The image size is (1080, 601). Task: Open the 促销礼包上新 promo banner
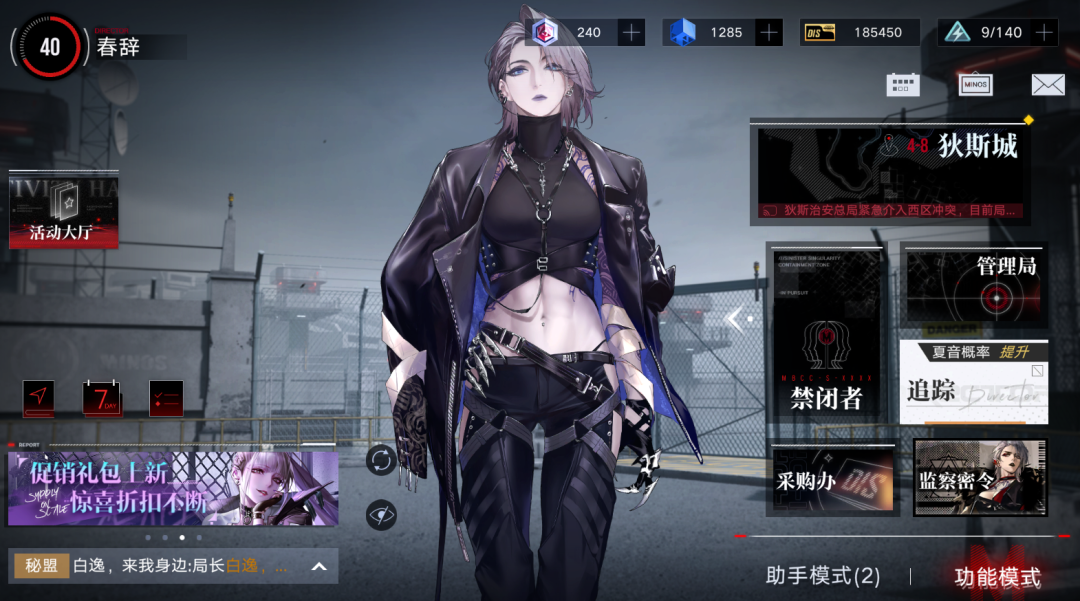[x=173, y=488]
